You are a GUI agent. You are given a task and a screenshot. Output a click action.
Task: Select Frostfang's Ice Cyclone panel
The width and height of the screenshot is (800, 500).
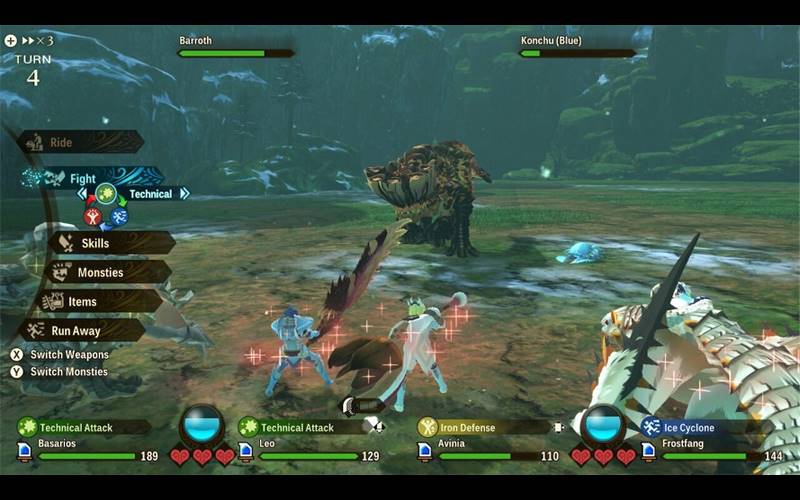pyautogui.click(x=700, y=427)
